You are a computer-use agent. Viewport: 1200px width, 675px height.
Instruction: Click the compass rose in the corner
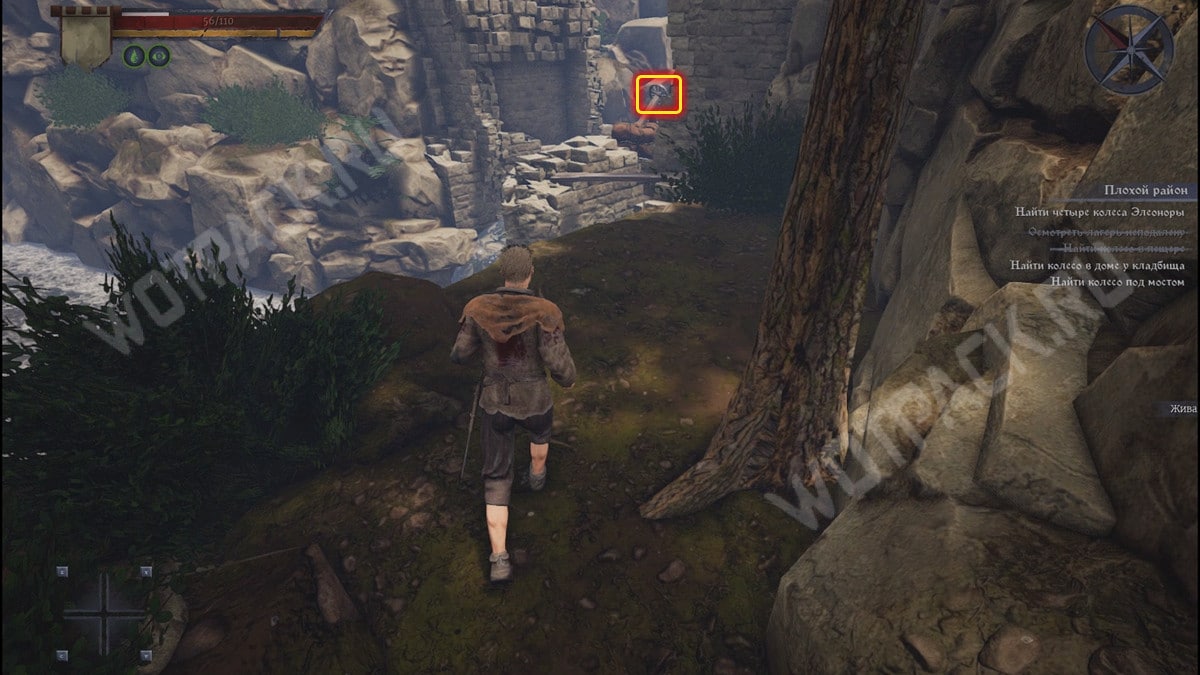tap(1128, 50)
